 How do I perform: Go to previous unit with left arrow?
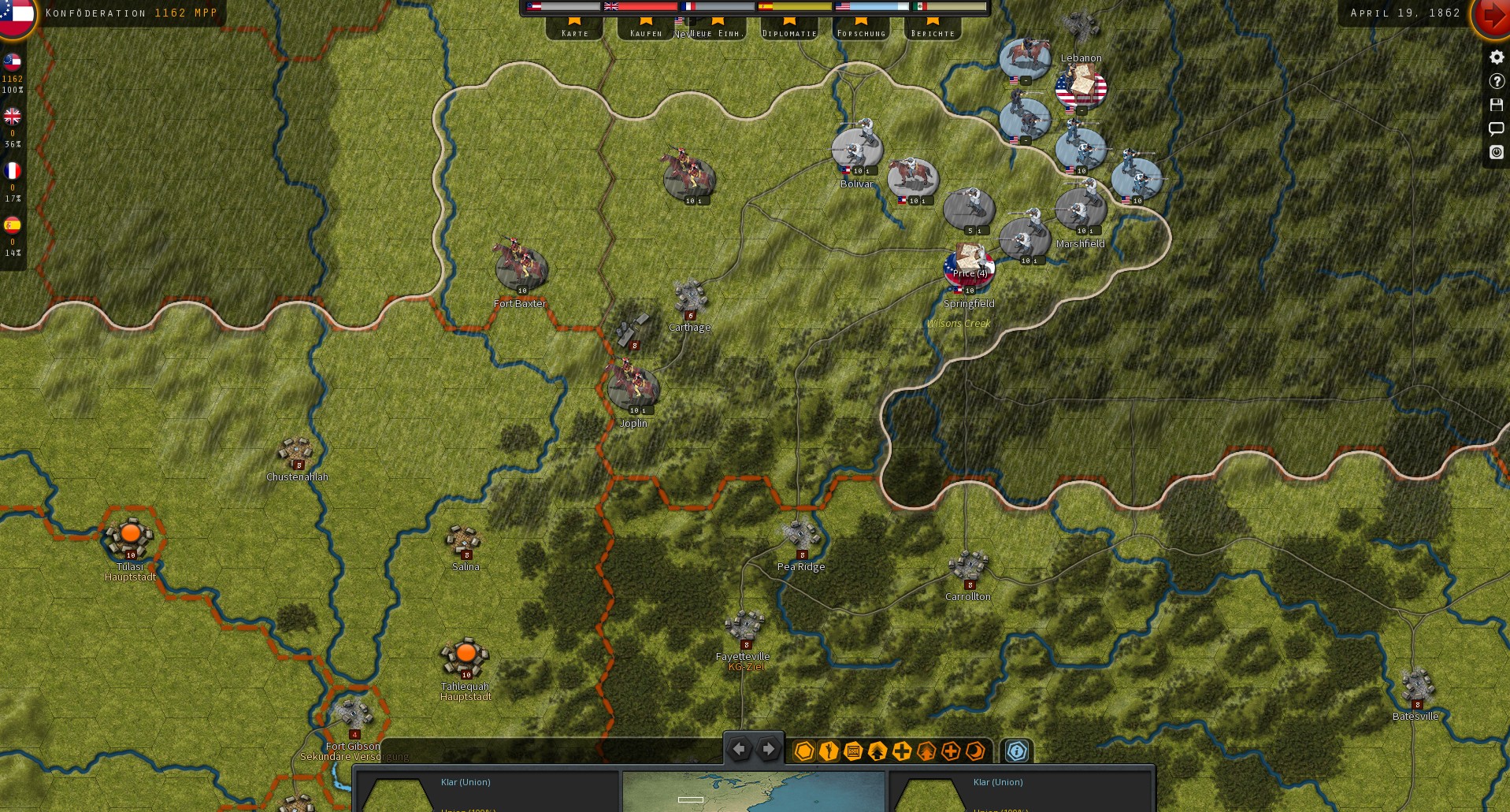coord(739,750)
